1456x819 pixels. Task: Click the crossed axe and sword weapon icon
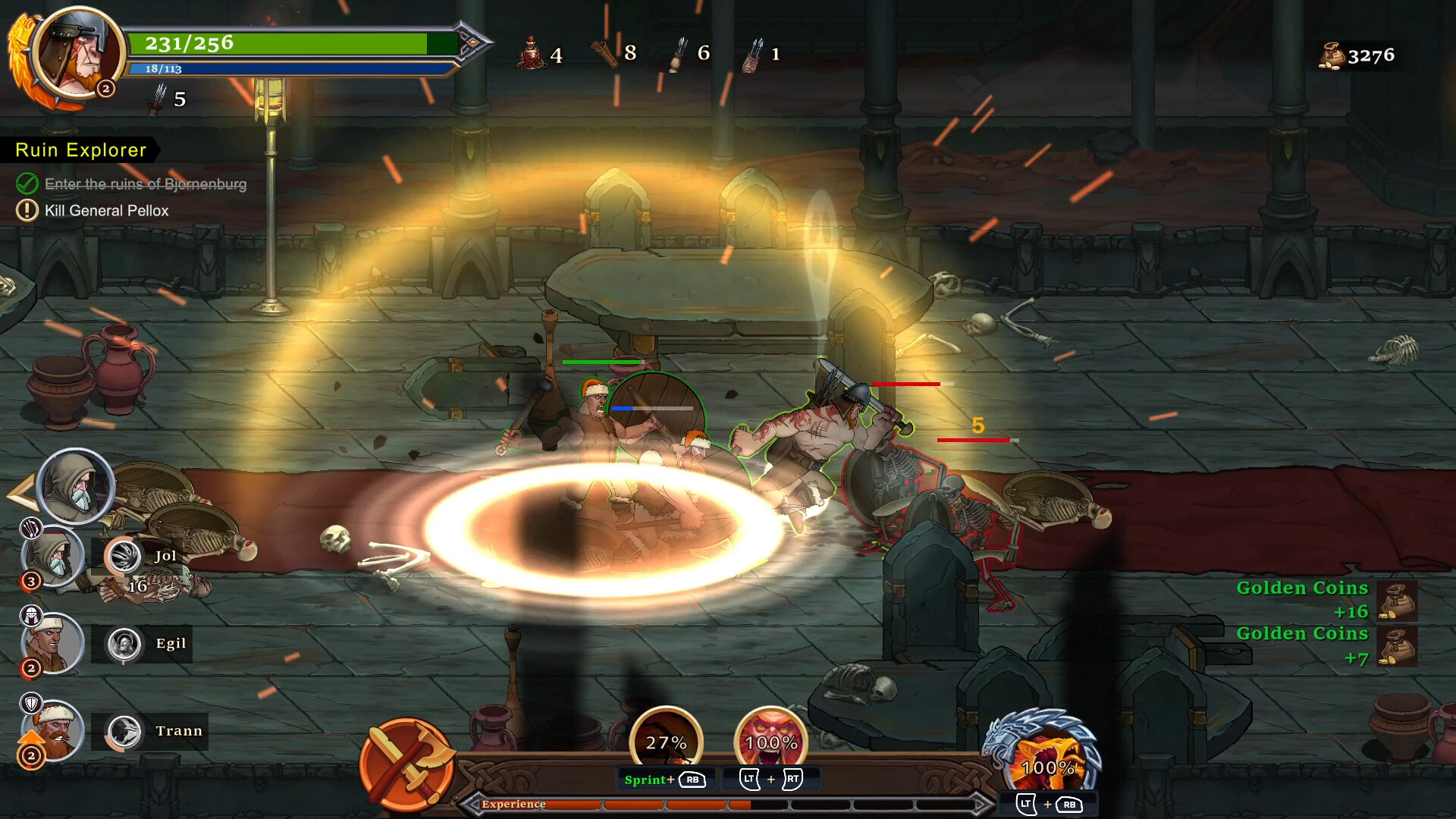point(406,764)
